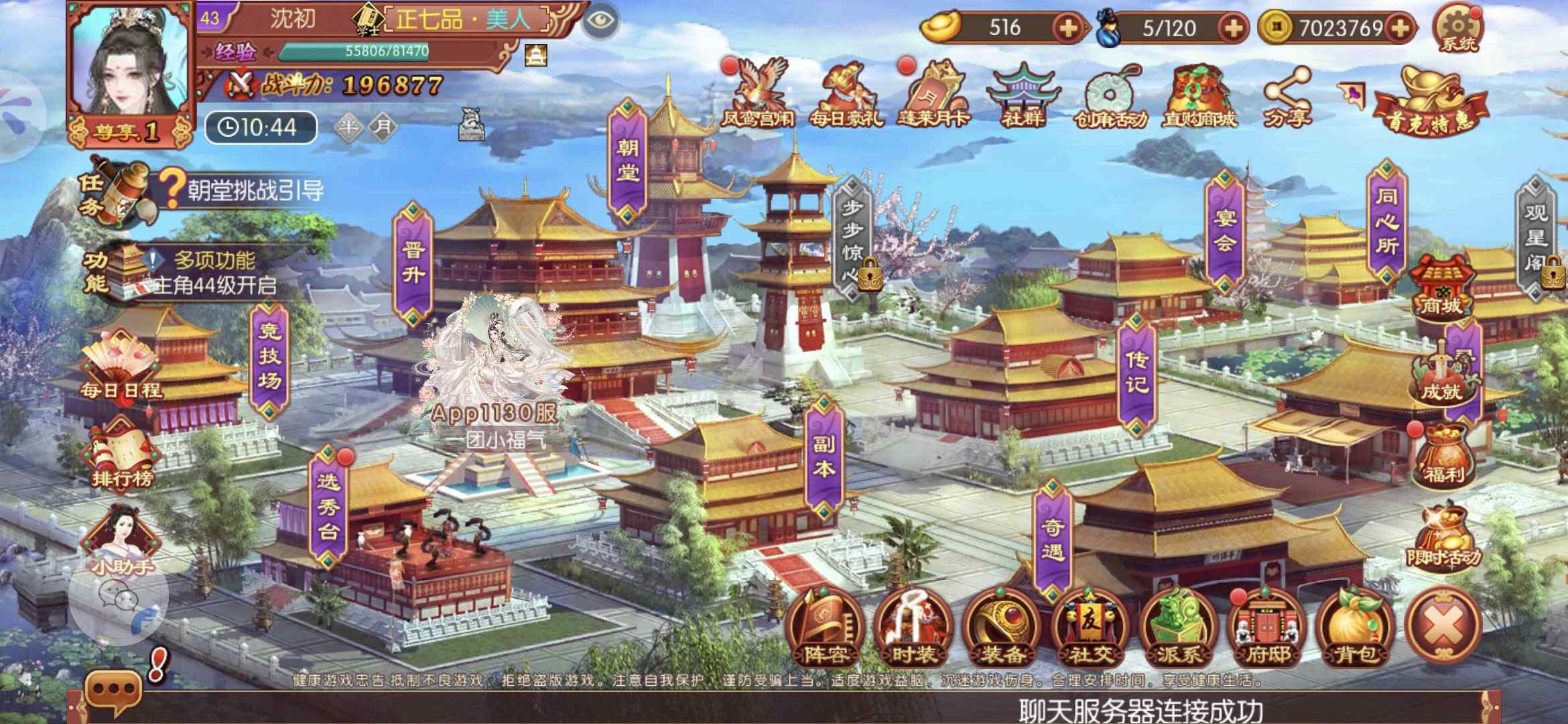Open the 福利 welfare bag
Screen dimensions: 1568x724
tap(1443, 456)
